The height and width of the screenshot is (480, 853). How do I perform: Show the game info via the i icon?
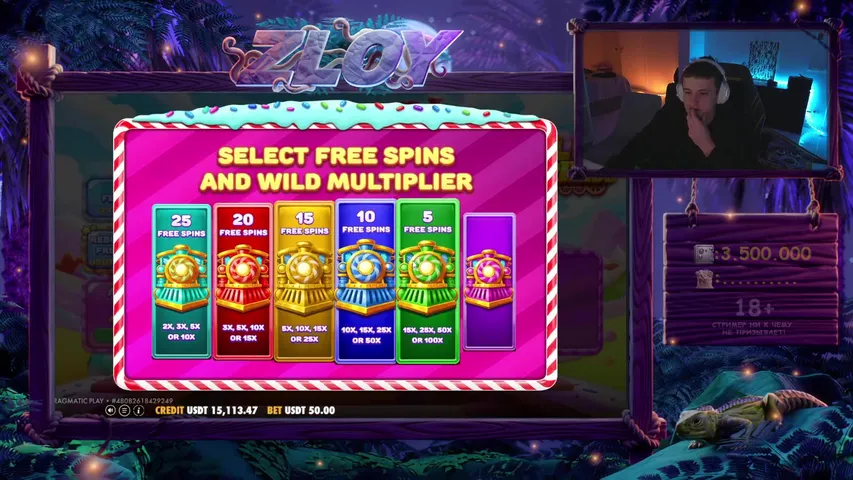[138, 410]
